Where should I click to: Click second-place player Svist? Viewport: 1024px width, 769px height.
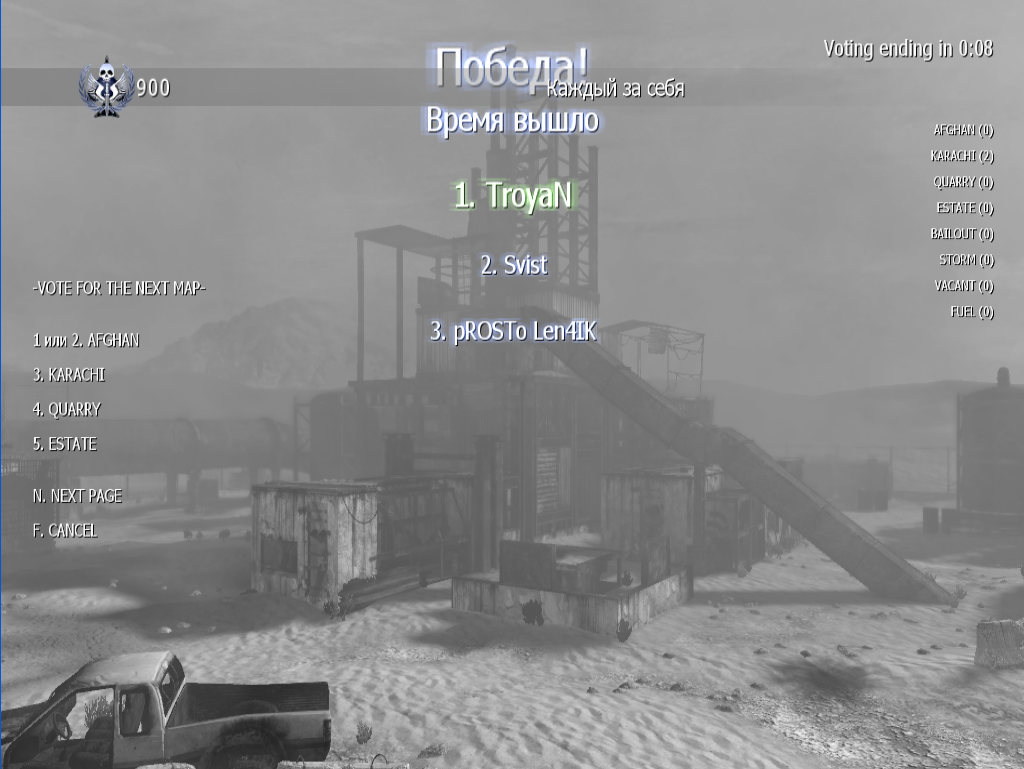(x=514, y=265)
